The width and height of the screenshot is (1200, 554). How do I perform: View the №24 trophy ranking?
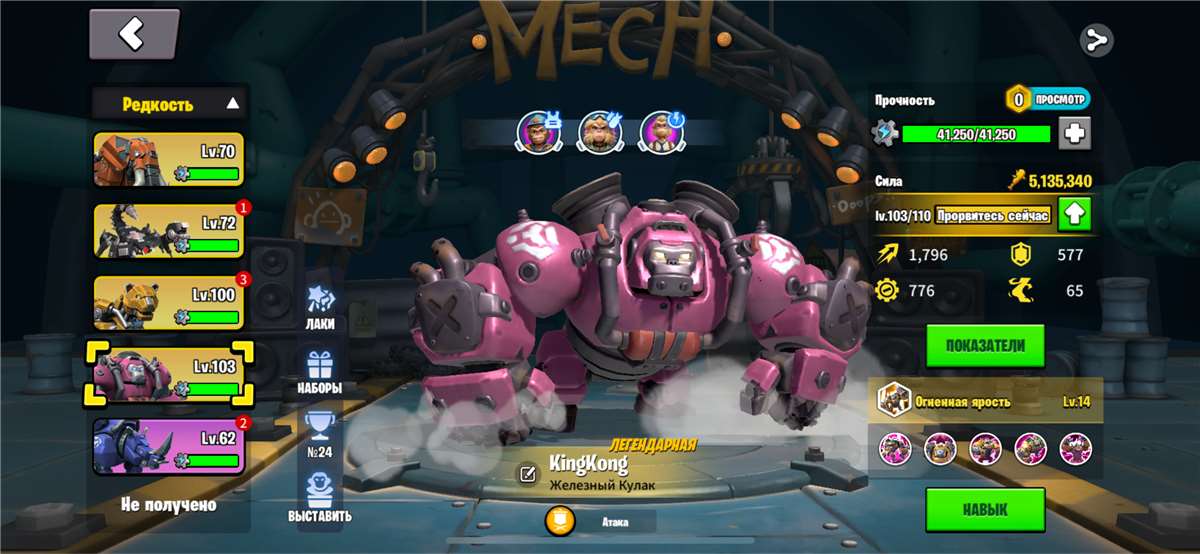click(320, 435)
